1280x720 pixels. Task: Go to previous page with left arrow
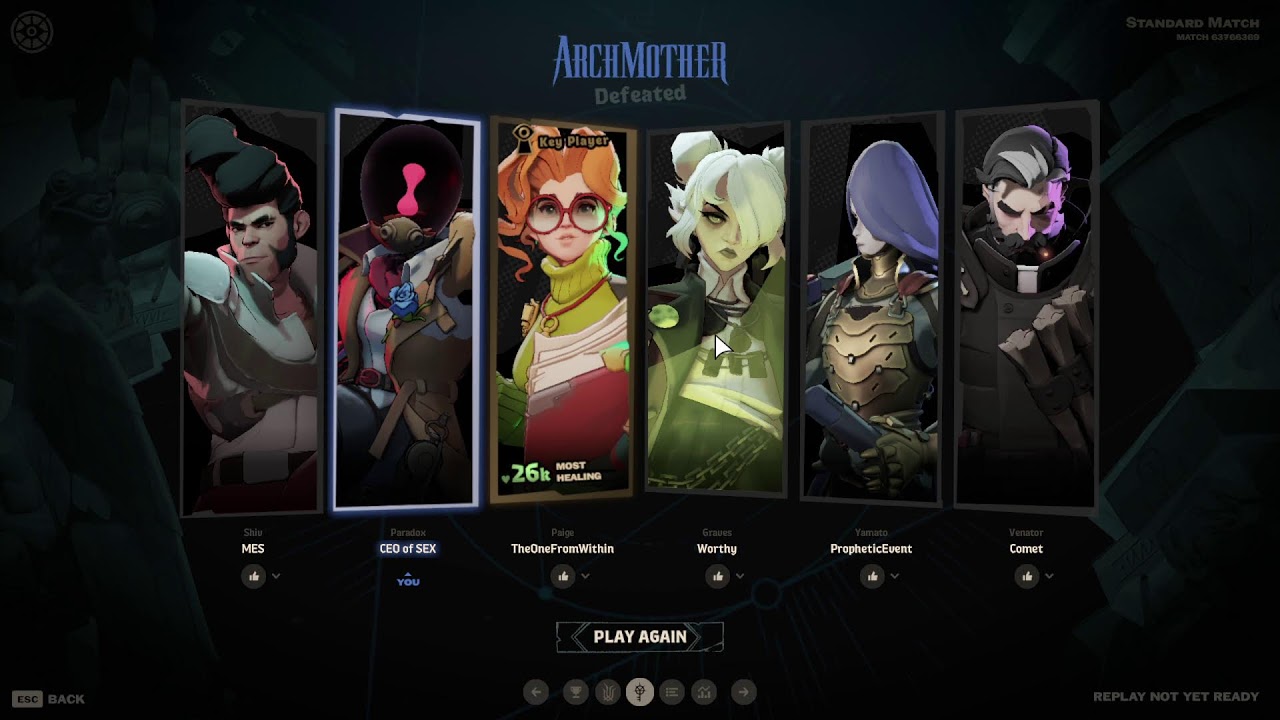536,691
